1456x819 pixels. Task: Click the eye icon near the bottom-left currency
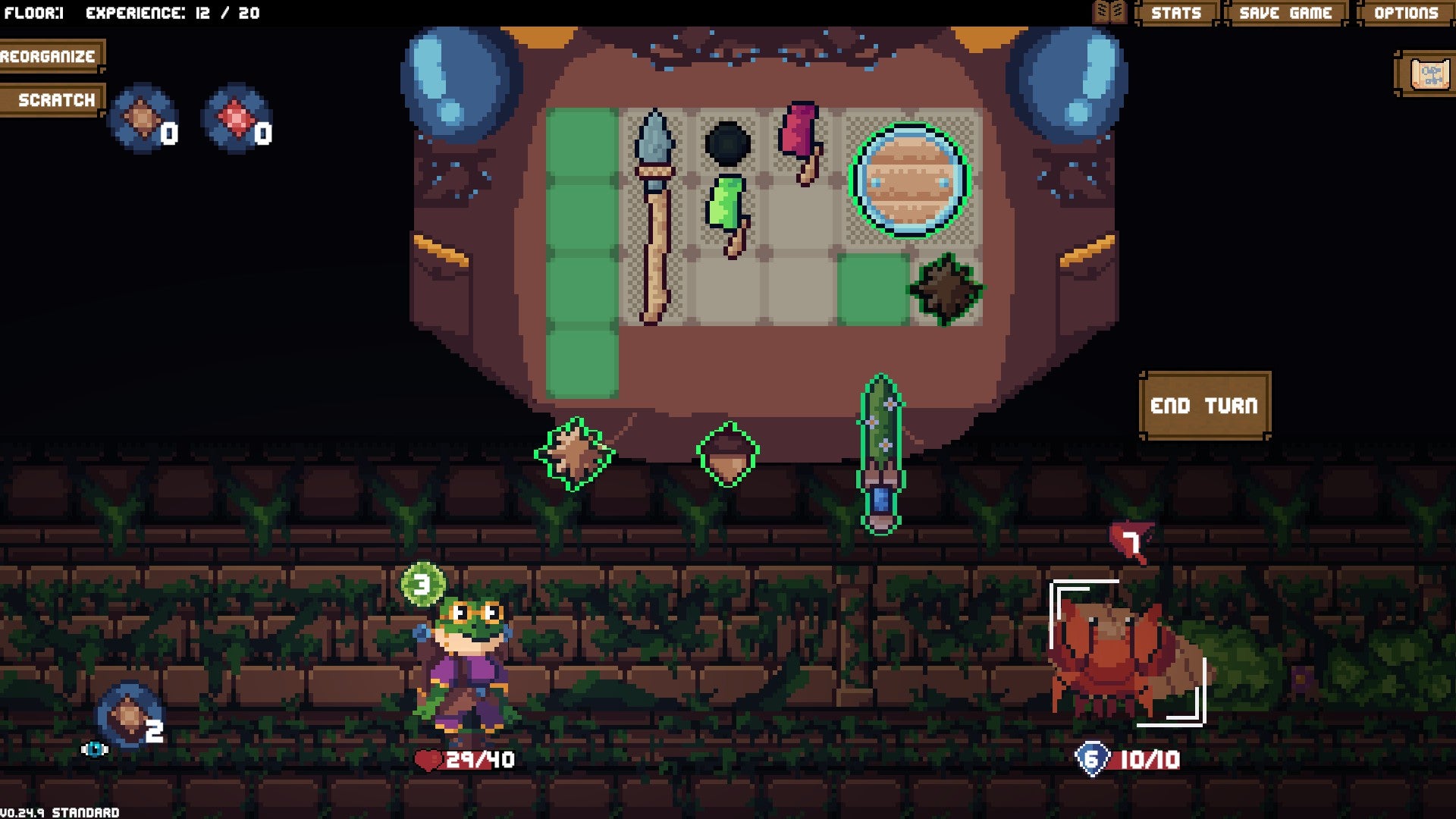[94, 748]
